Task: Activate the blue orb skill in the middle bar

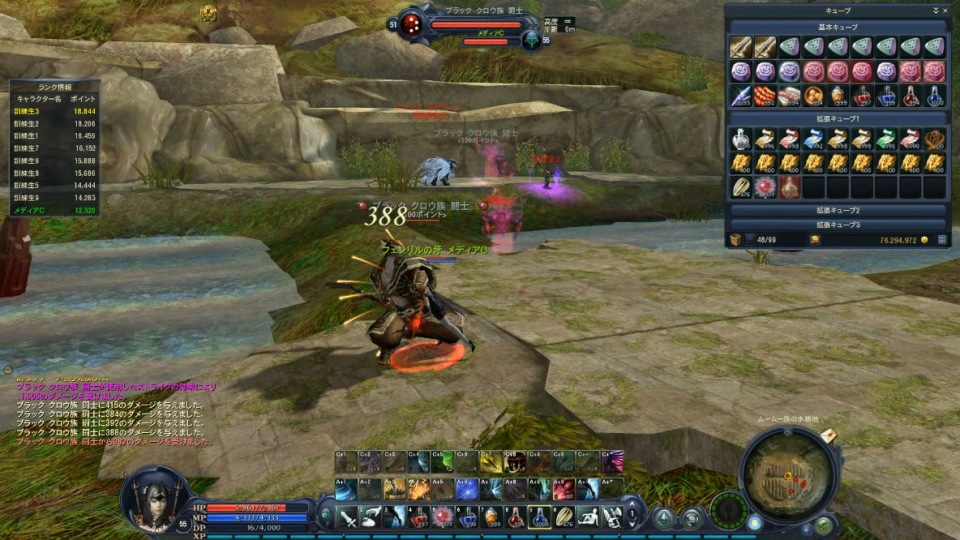Action: (468, 489)
